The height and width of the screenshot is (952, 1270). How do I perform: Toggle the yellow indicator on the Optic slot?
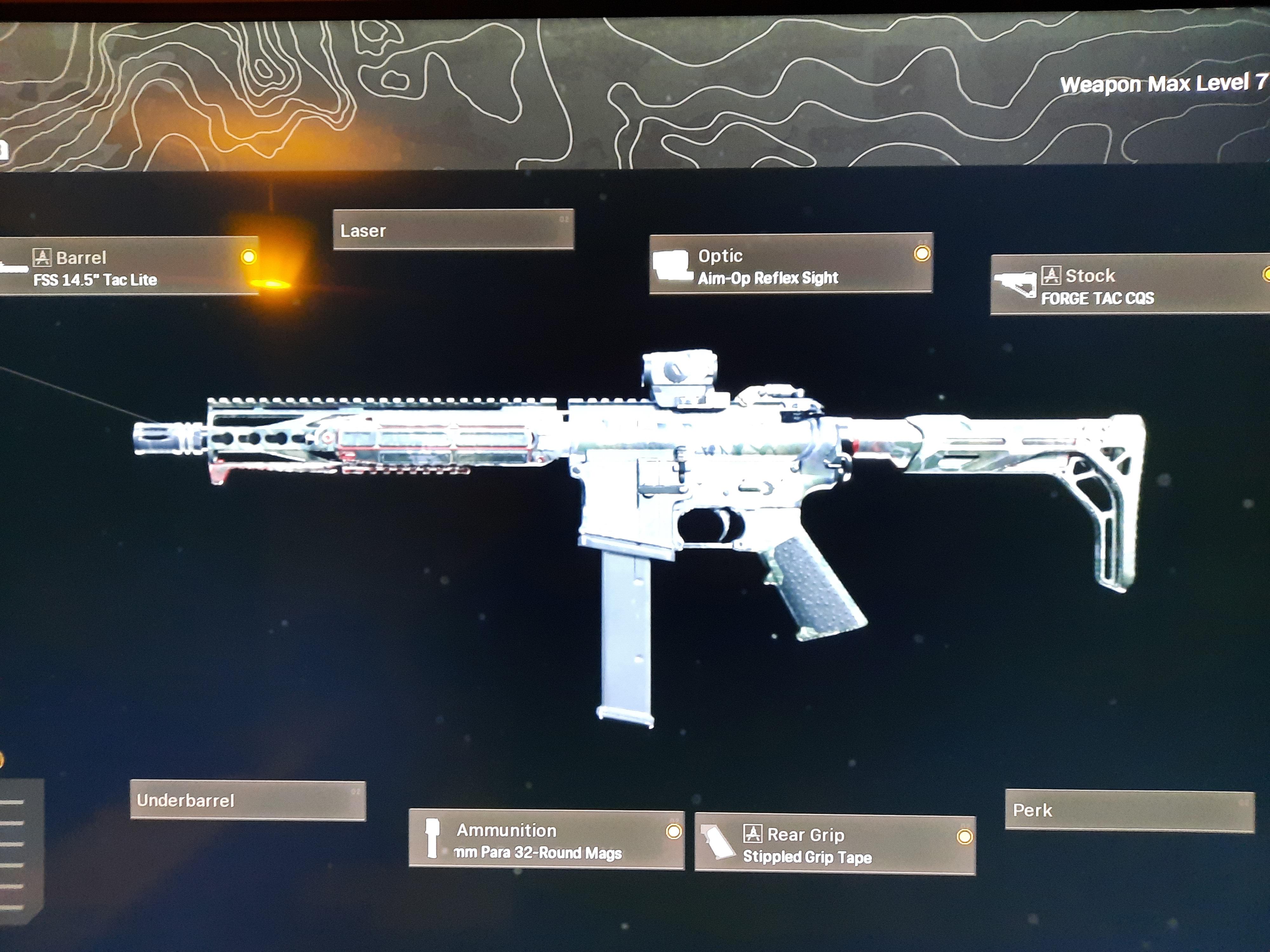(921, 253)
